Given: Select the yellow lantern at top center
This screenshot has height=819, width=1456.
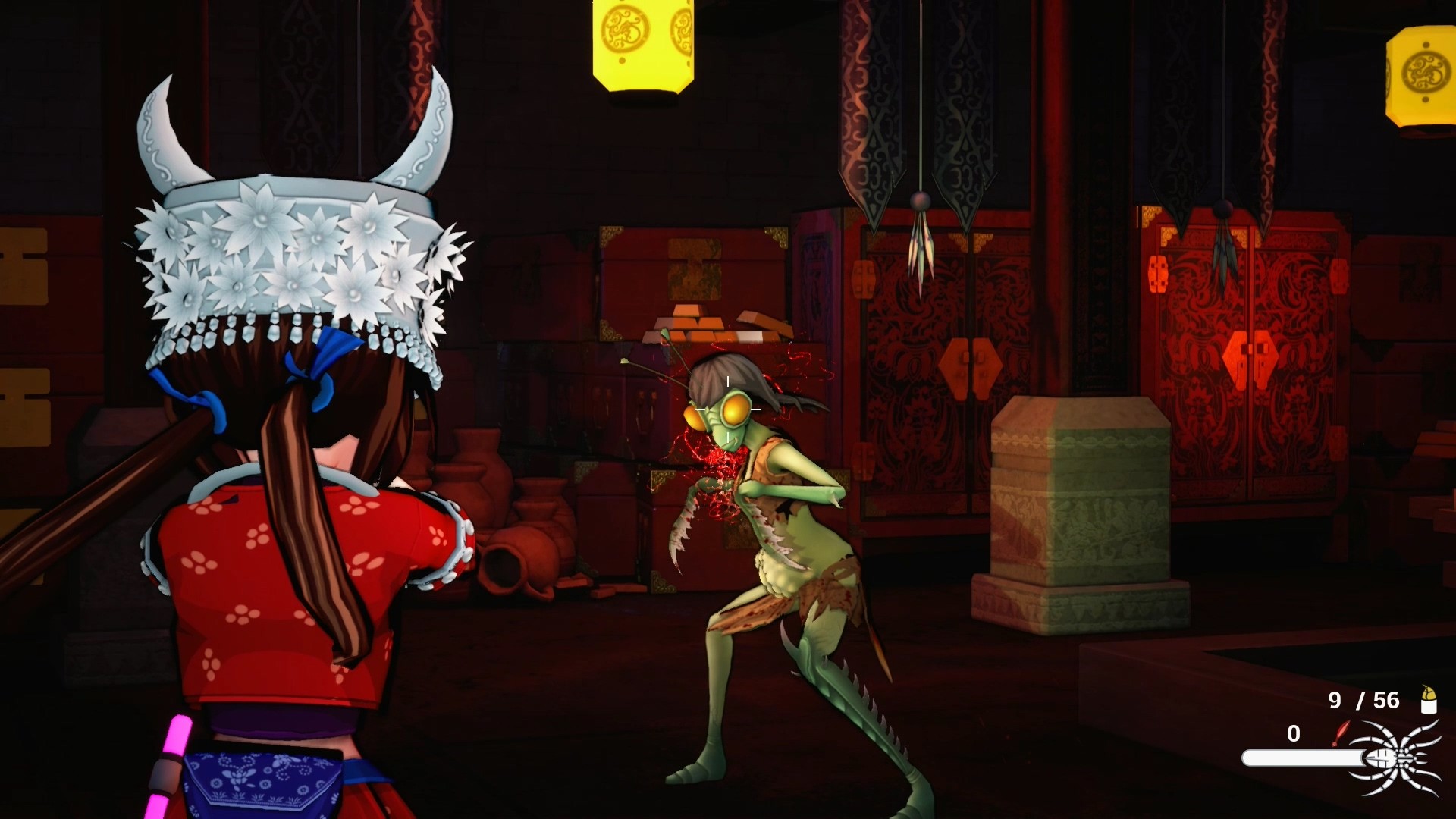Looking at the screenshot, I should pos(641,42).
